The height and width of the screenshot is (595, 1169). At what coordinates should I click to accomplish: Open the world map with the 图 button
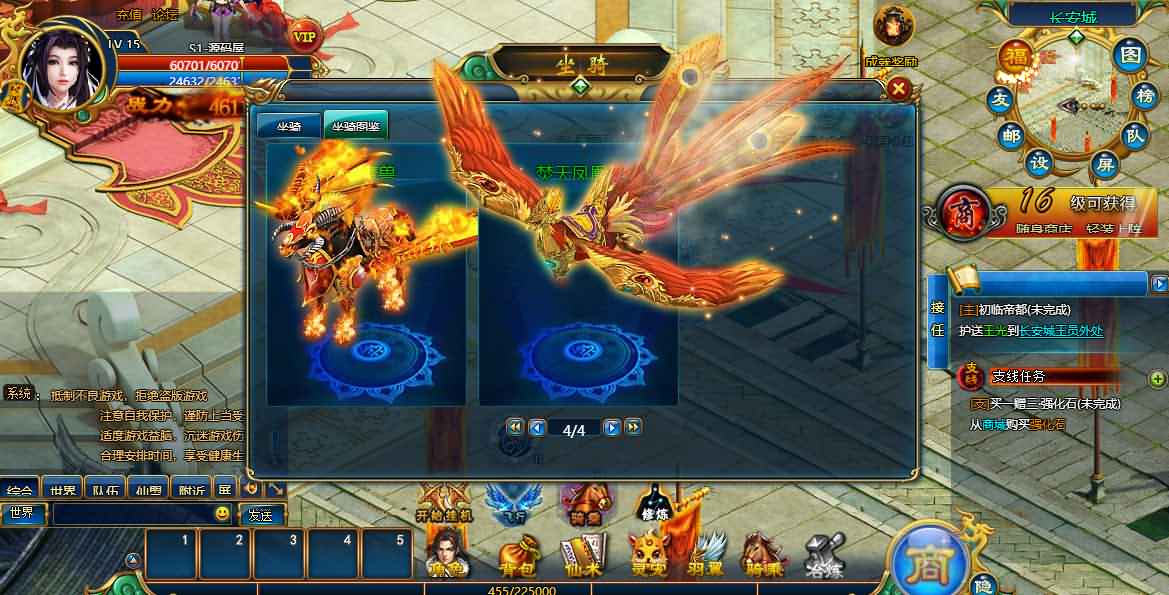tap(1130, 54)
